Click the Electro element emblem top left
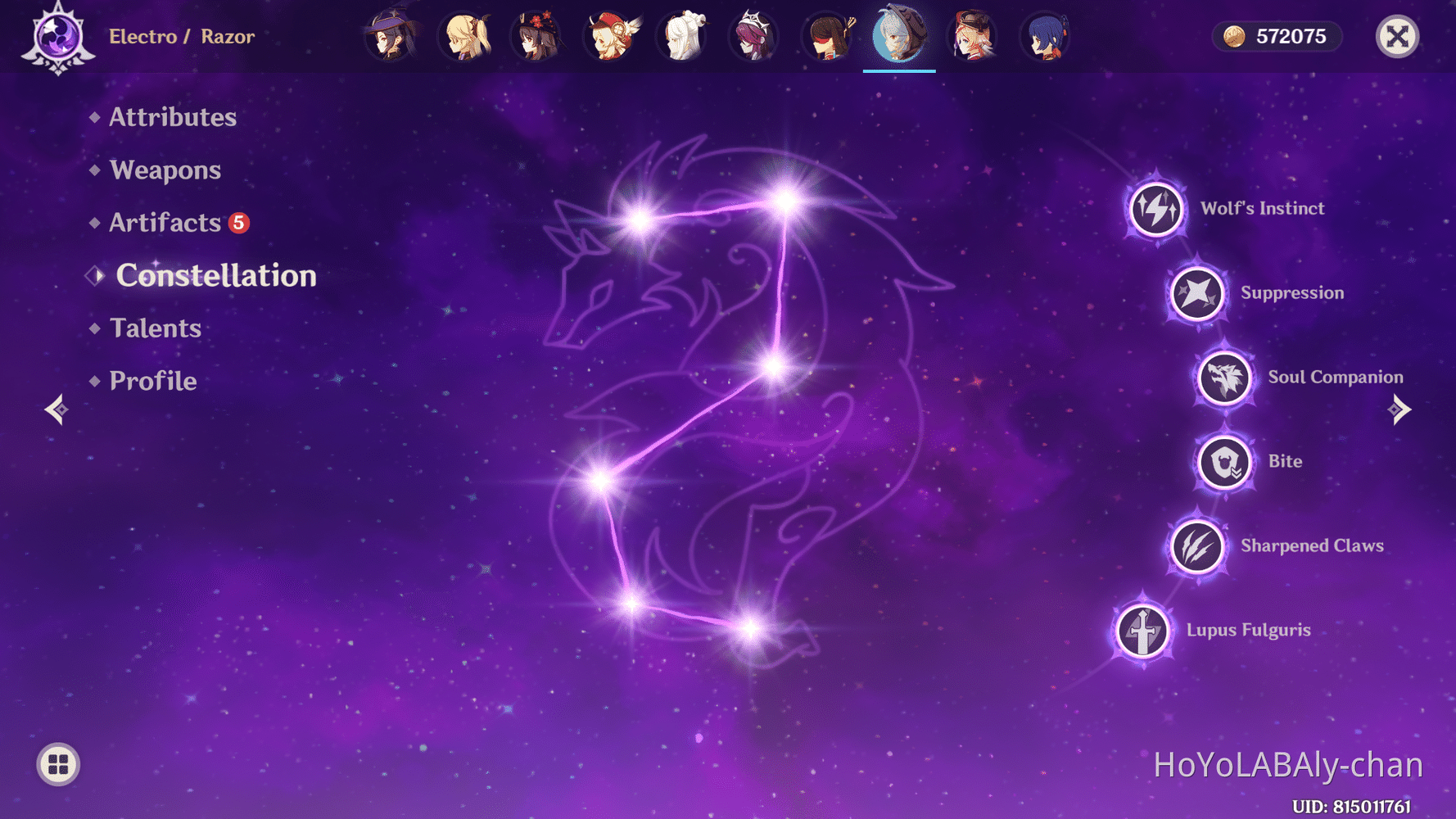 (x=56, y=37)
